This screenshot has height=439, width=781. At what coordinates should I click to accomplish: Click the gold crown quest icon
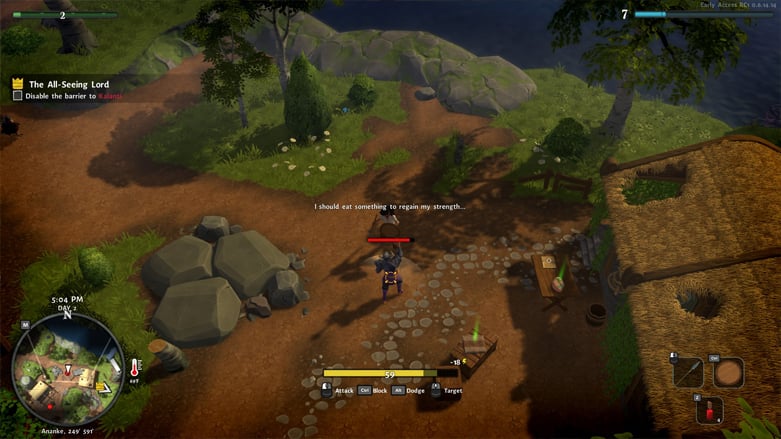coord(18,84)
